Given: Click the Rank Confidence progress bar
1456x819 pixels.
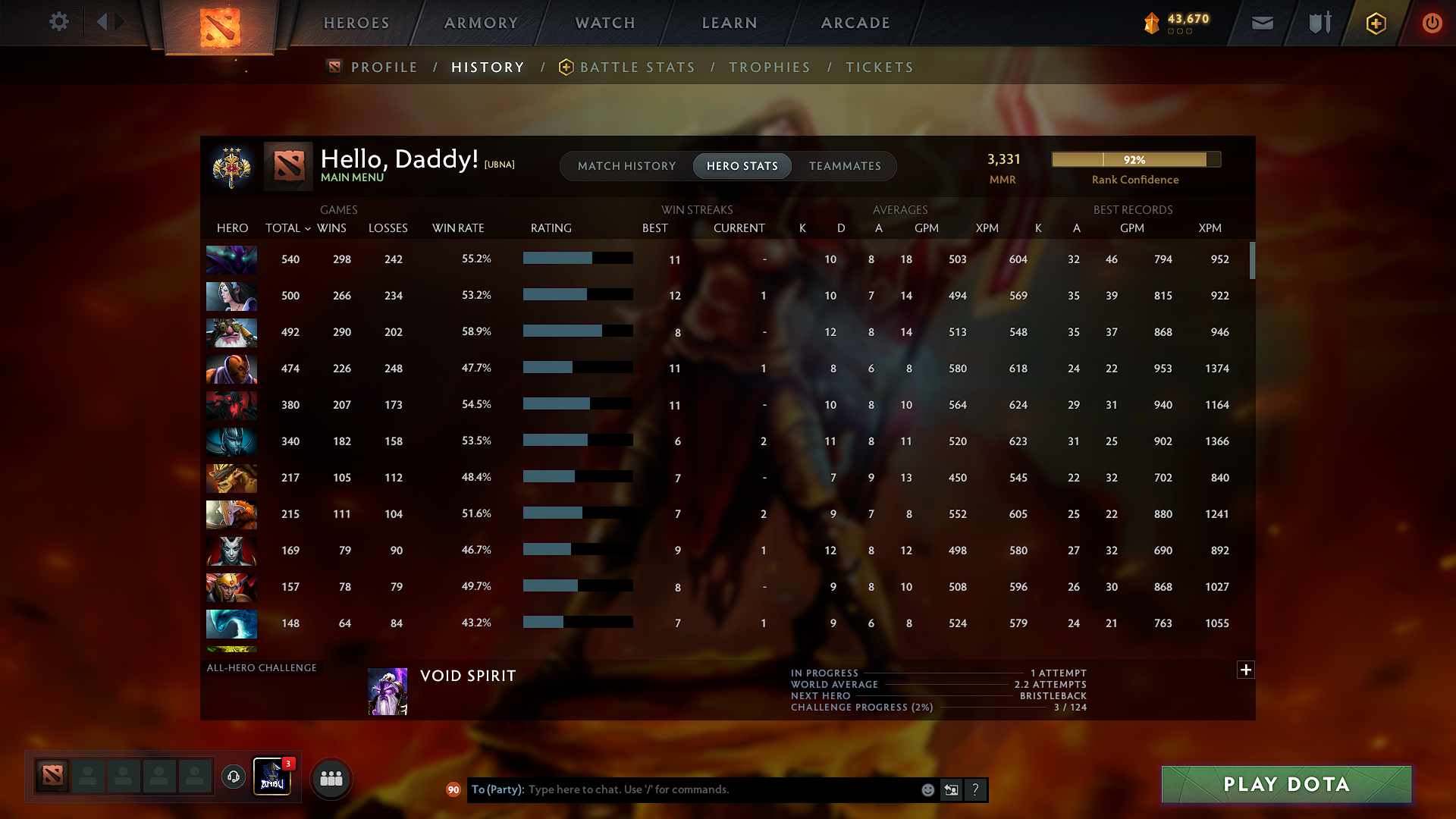Looking at the screenshot, I should [x=1135, y=159].
